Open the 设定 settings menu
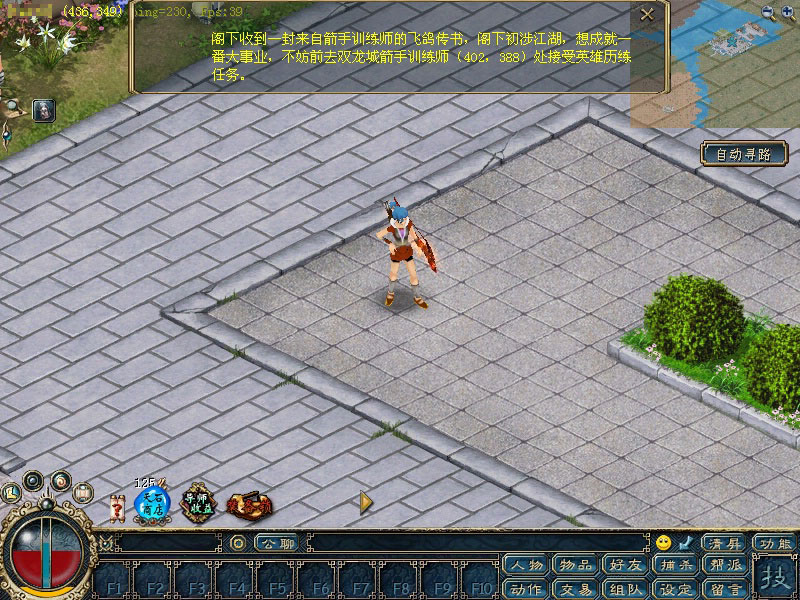 [676, 589]
